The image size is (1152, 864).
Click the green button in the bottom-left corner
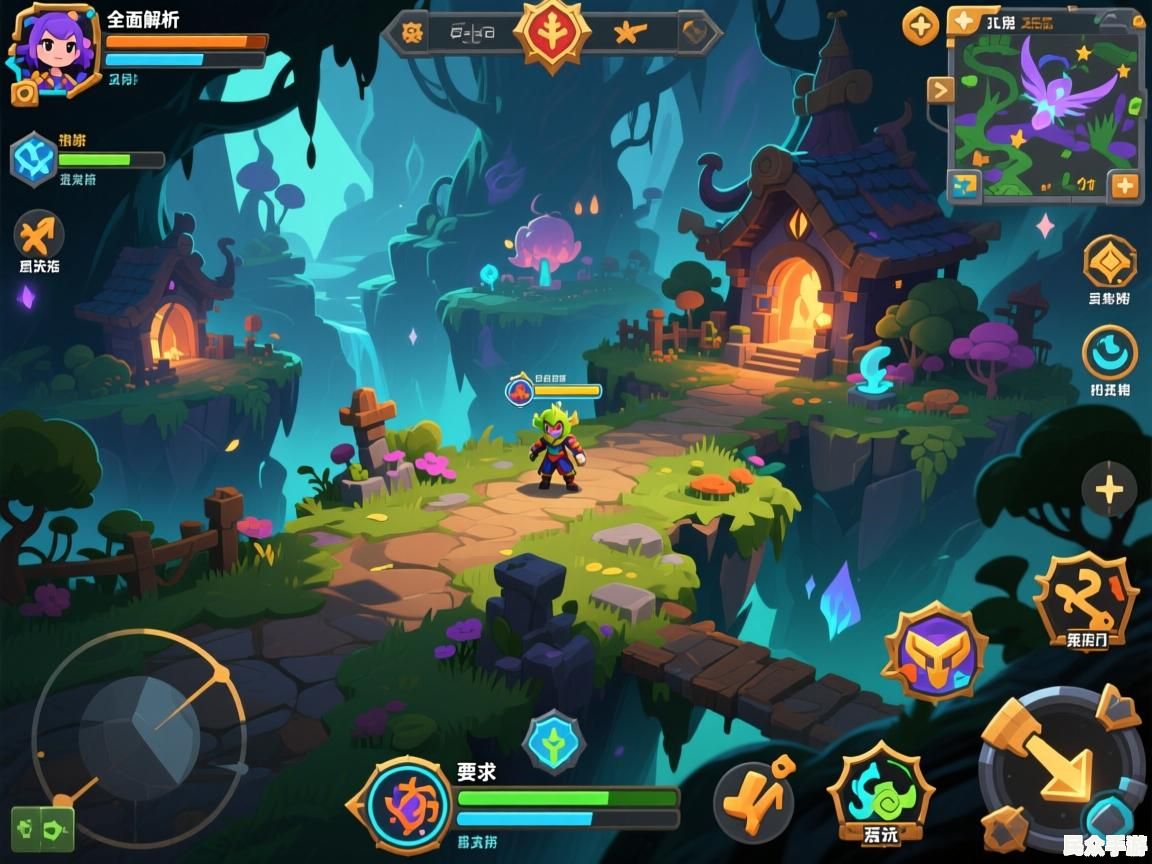(43, 829)
